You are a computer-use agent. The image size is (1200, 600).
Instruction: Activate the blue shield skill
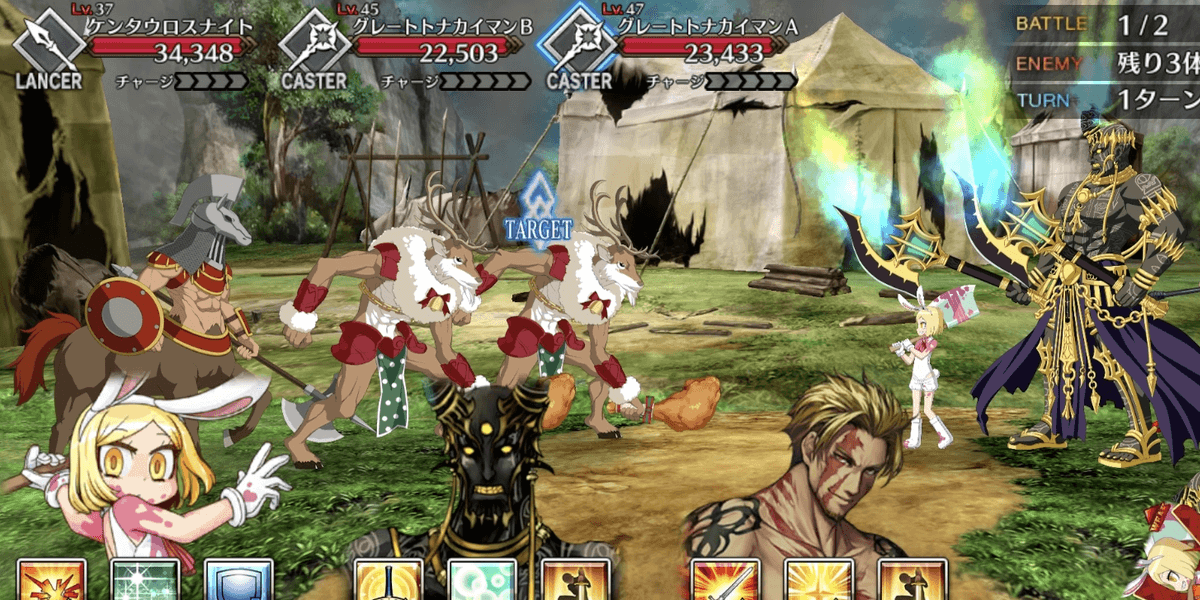pyautogui.click(x=238, y=581)
